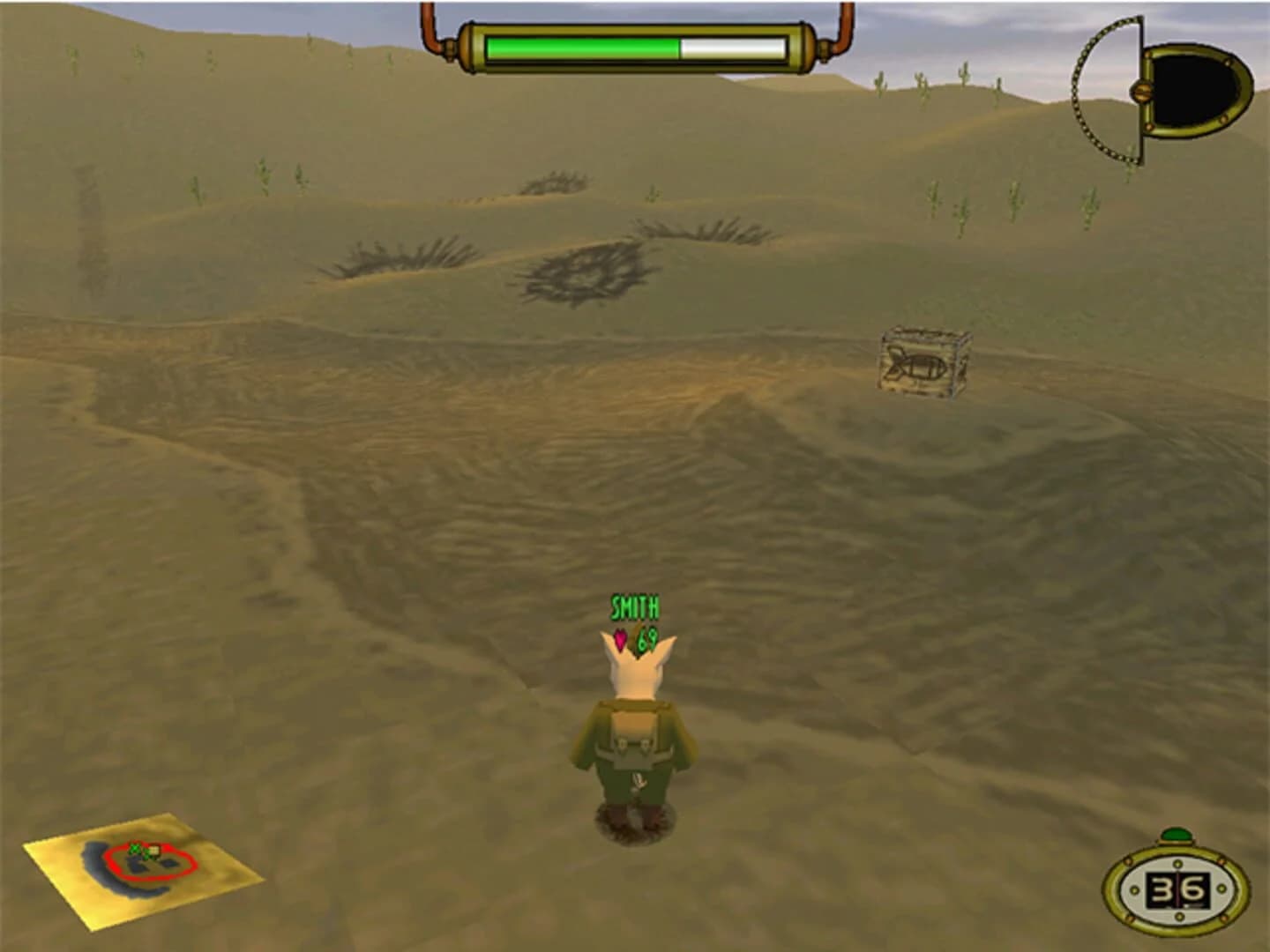Viewport: 1270px width, 952px height.
Task: Click the crate icon on the minimap
Action: 154,849
